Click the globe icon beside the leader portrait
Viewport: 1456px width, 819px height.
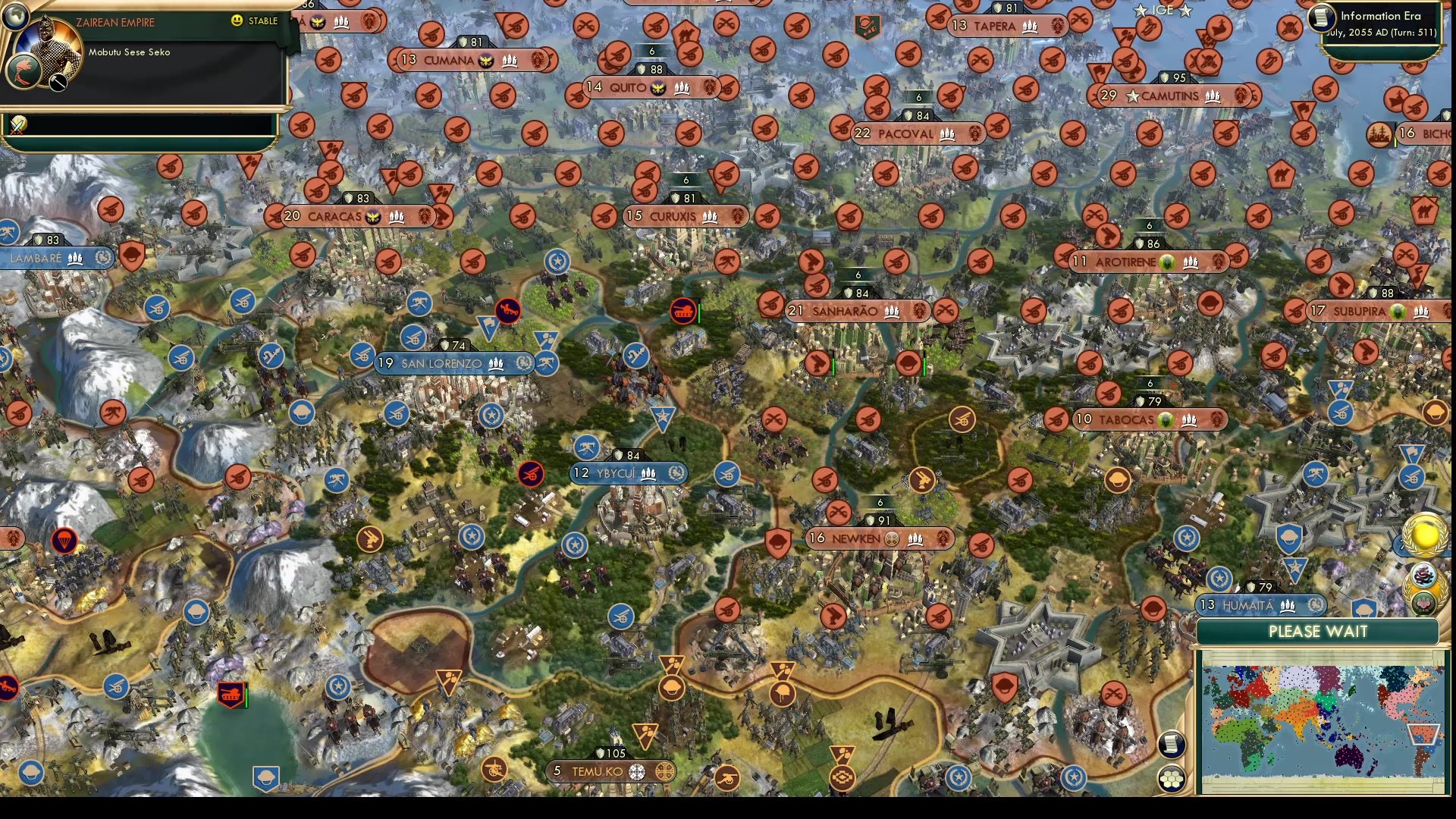tap(15, 17)
